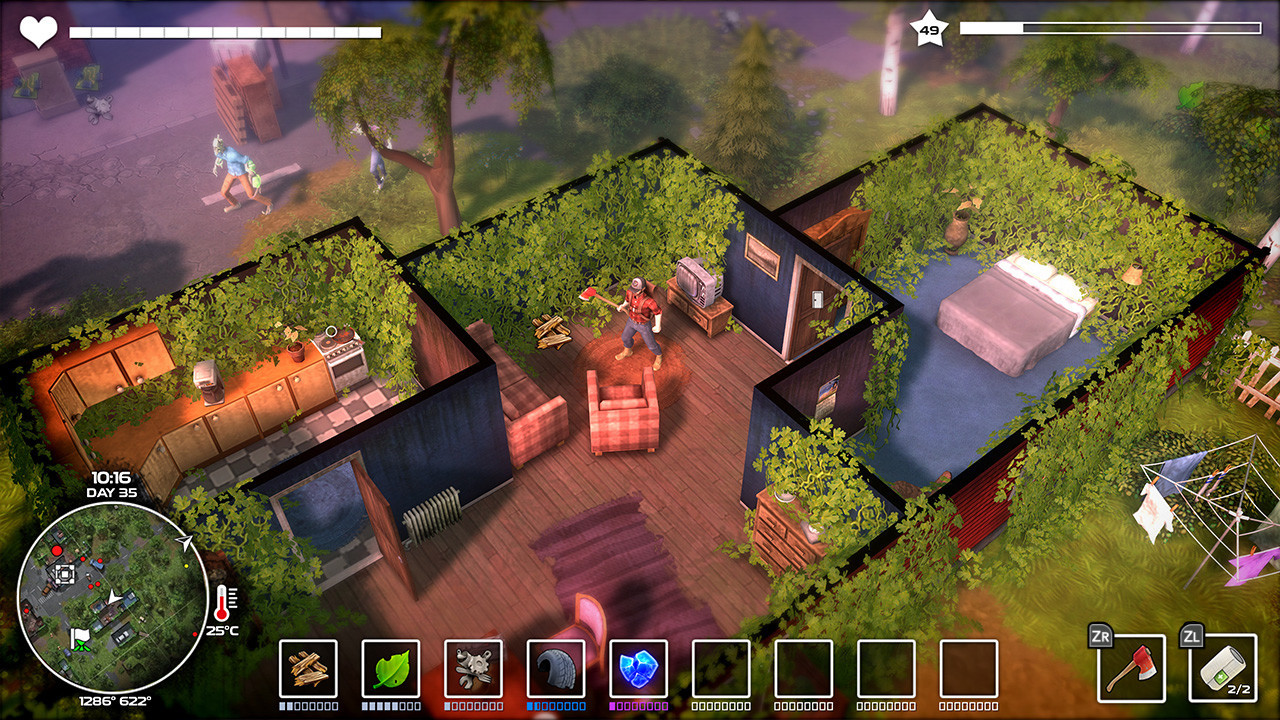Select the player arrow on the minimap
Image resolution: width=1280 pixels, height=720 pixels.
113,598
